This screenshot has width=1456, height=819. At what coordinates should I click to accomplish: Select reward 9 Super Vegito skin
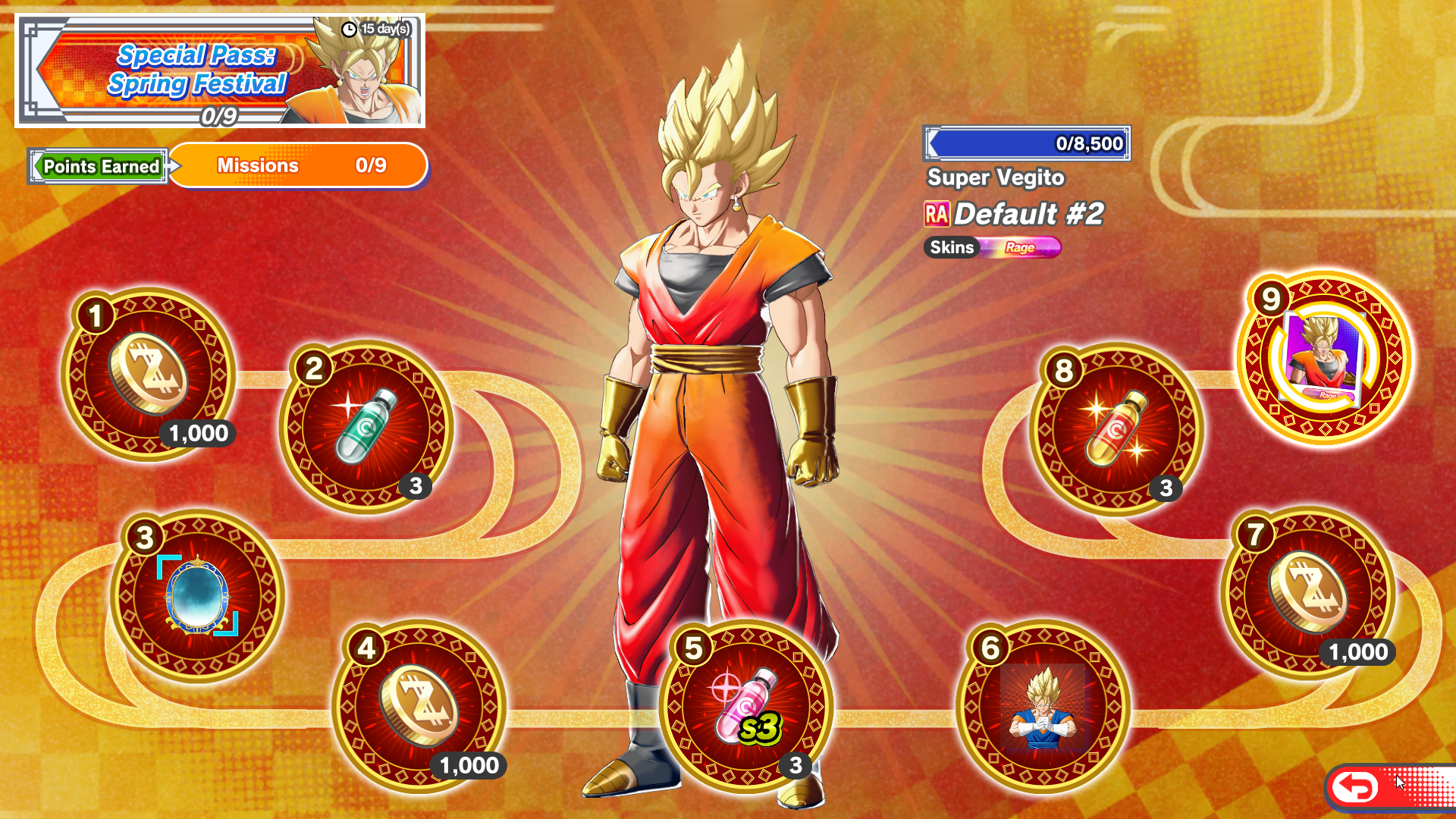click(1324, 358)
